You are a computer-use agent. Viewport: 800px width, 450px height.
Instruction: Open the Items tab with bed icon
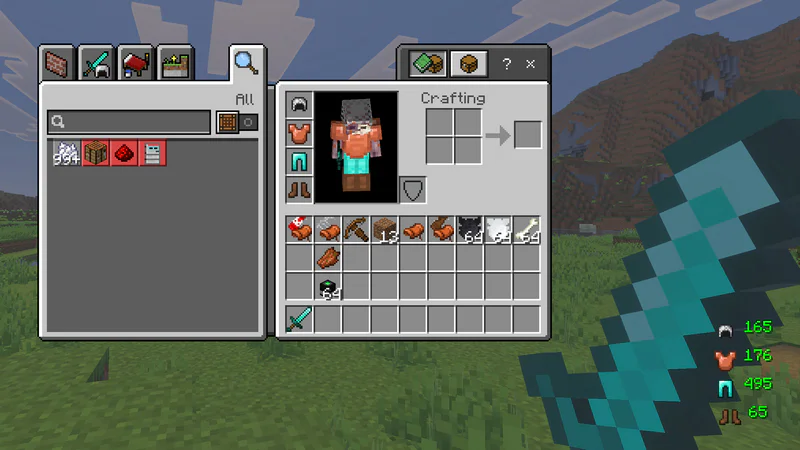click(x=136, y=63)
